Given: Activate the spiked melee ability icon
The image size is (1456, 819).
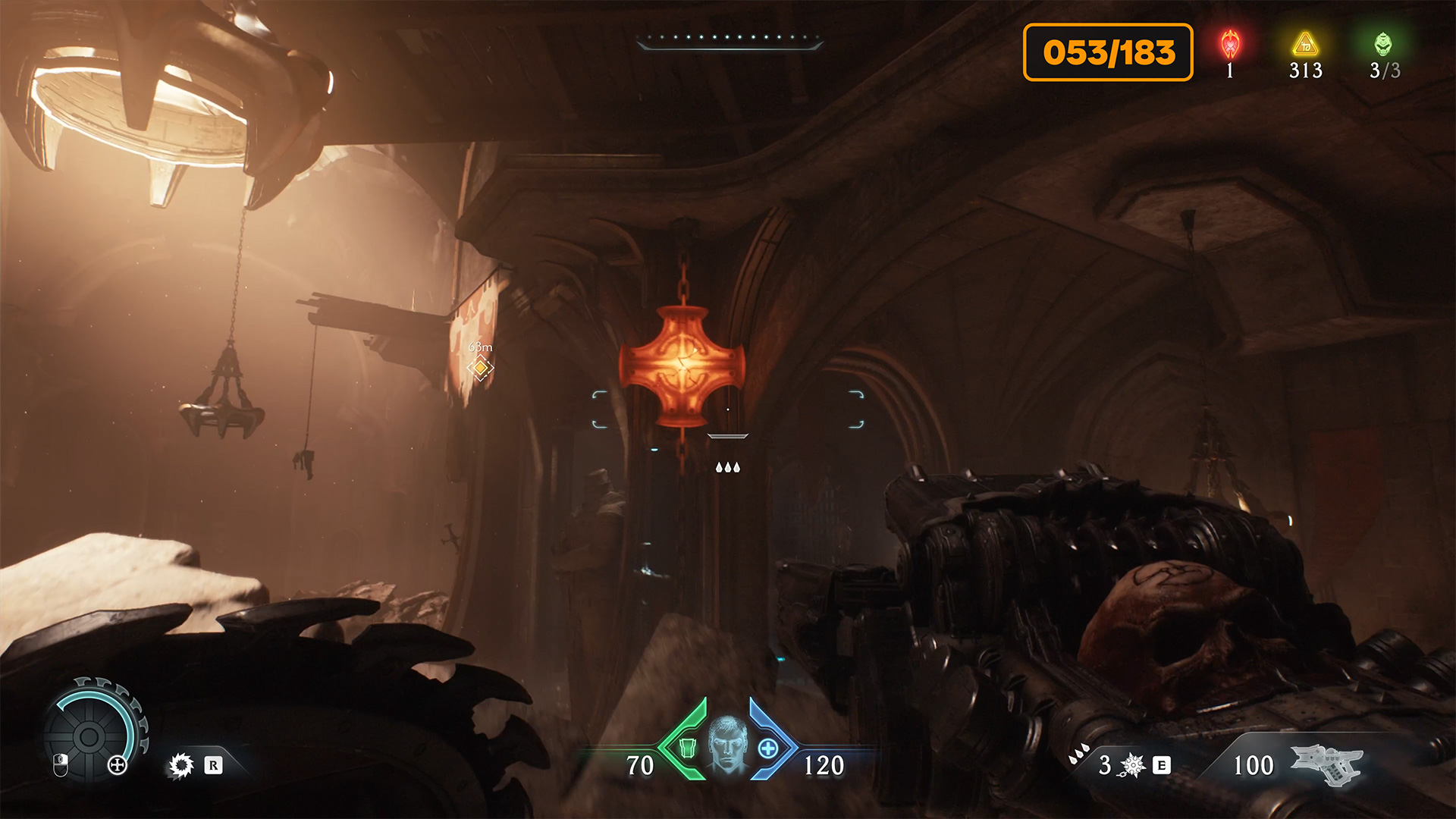Looking at the screenshot, I should (181, 765).
